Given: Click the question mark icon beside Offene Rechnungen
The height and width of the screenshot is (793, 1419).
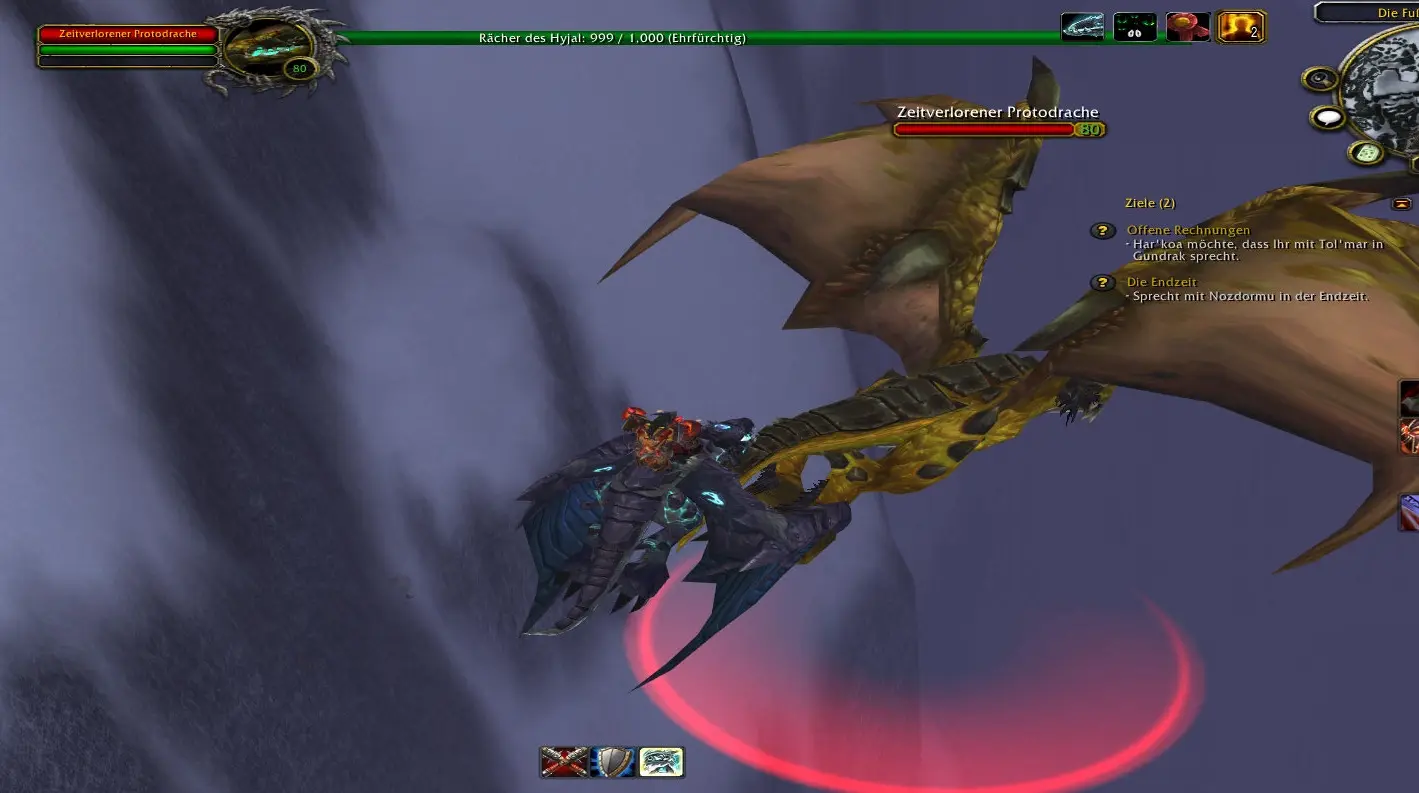Looking at the screenshot, I should [x=1102, y=231].
